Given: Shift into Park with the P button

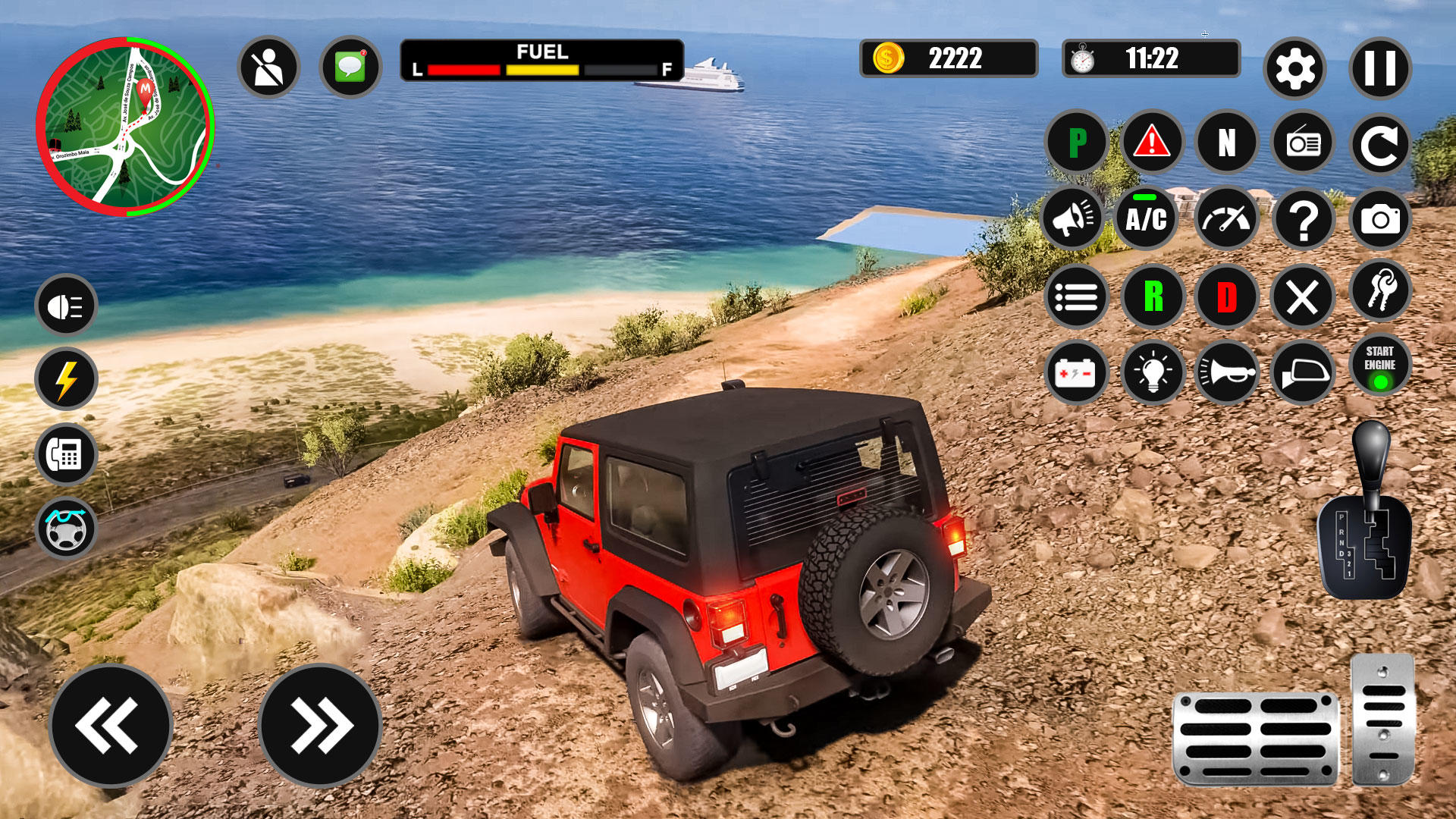Looking at the screenshot, I should [x=1077, y=143].
